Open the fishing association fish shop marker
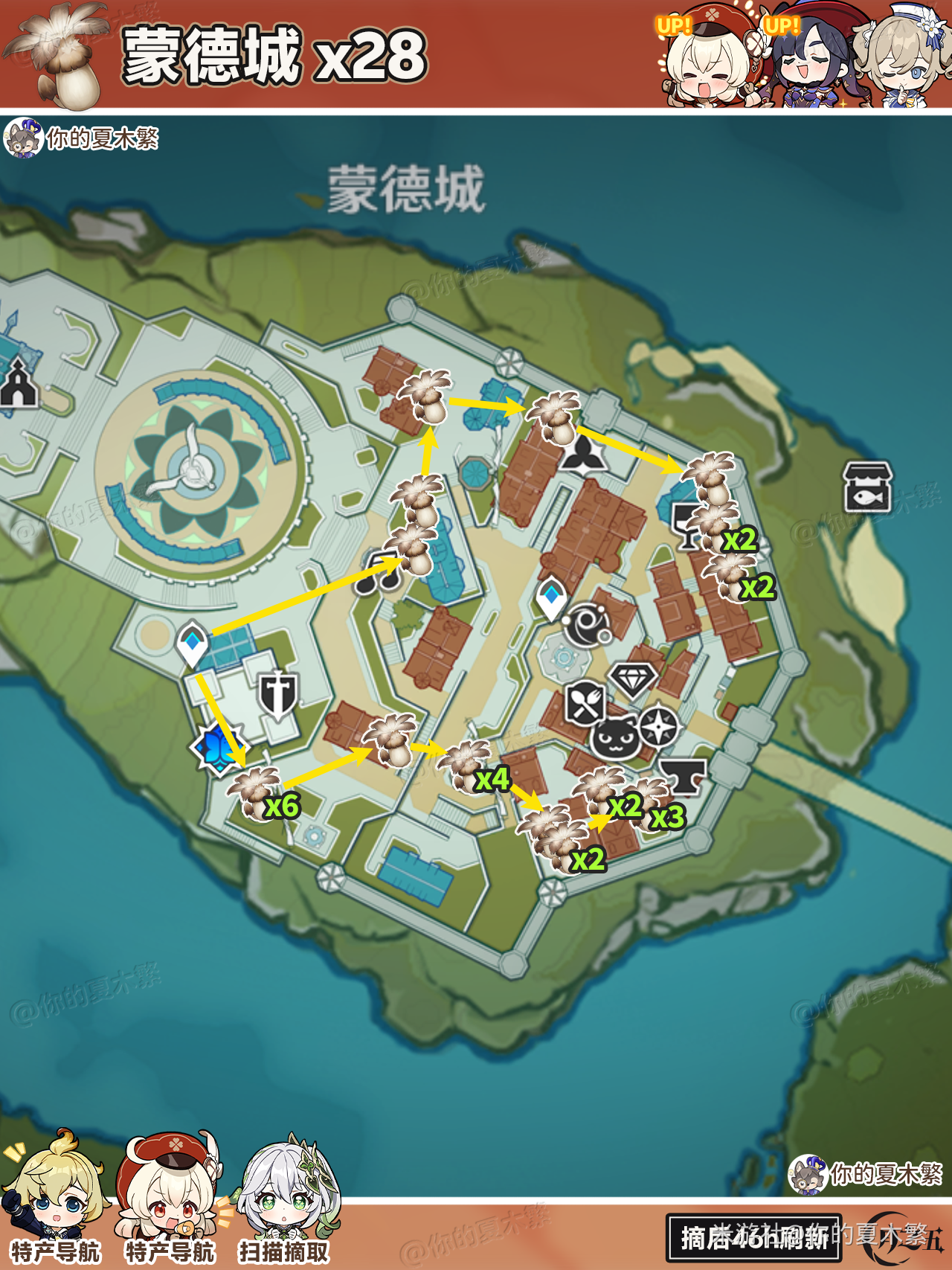 866,487
